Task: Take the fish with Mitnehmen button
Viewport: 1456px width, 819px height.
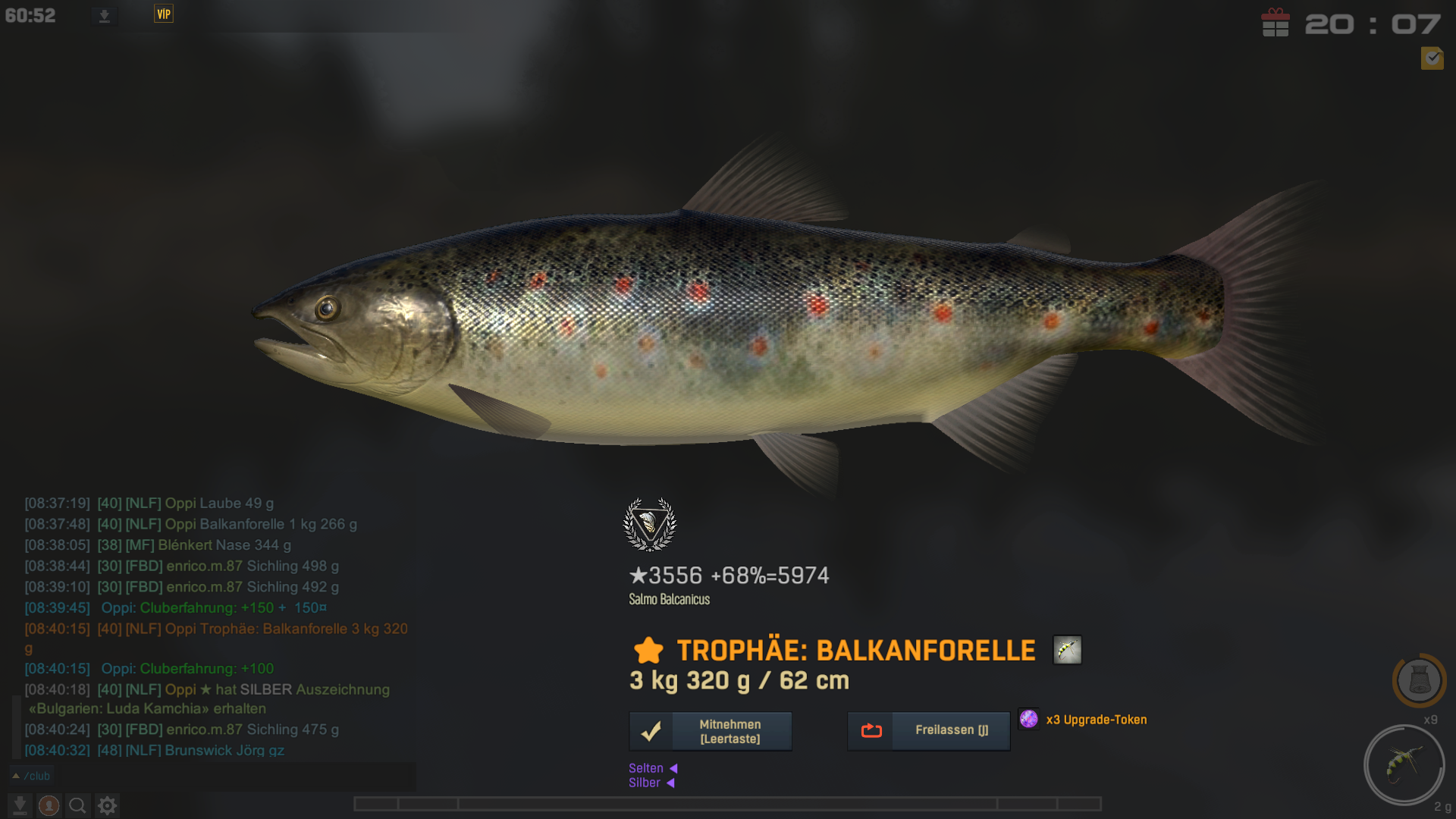Action: (711, 731)
